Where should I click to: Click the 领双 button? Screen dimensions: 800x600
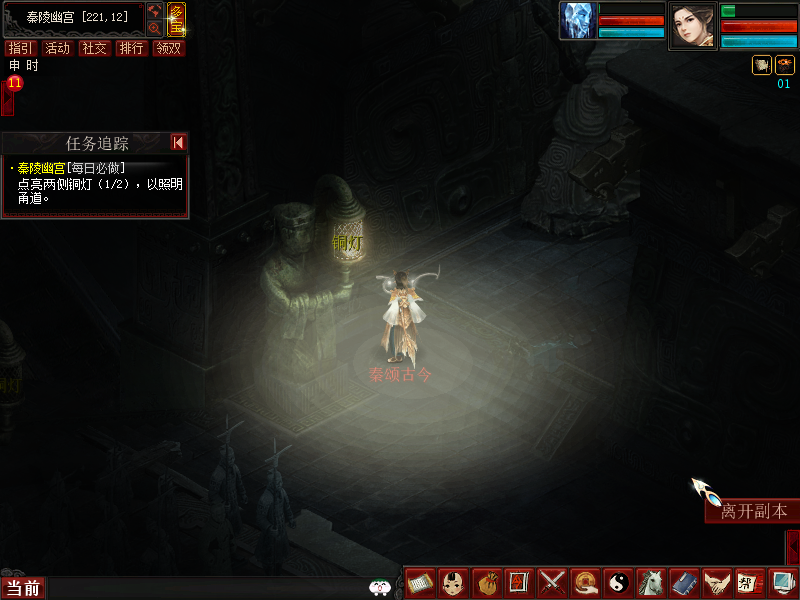click(x=168, y=48)
